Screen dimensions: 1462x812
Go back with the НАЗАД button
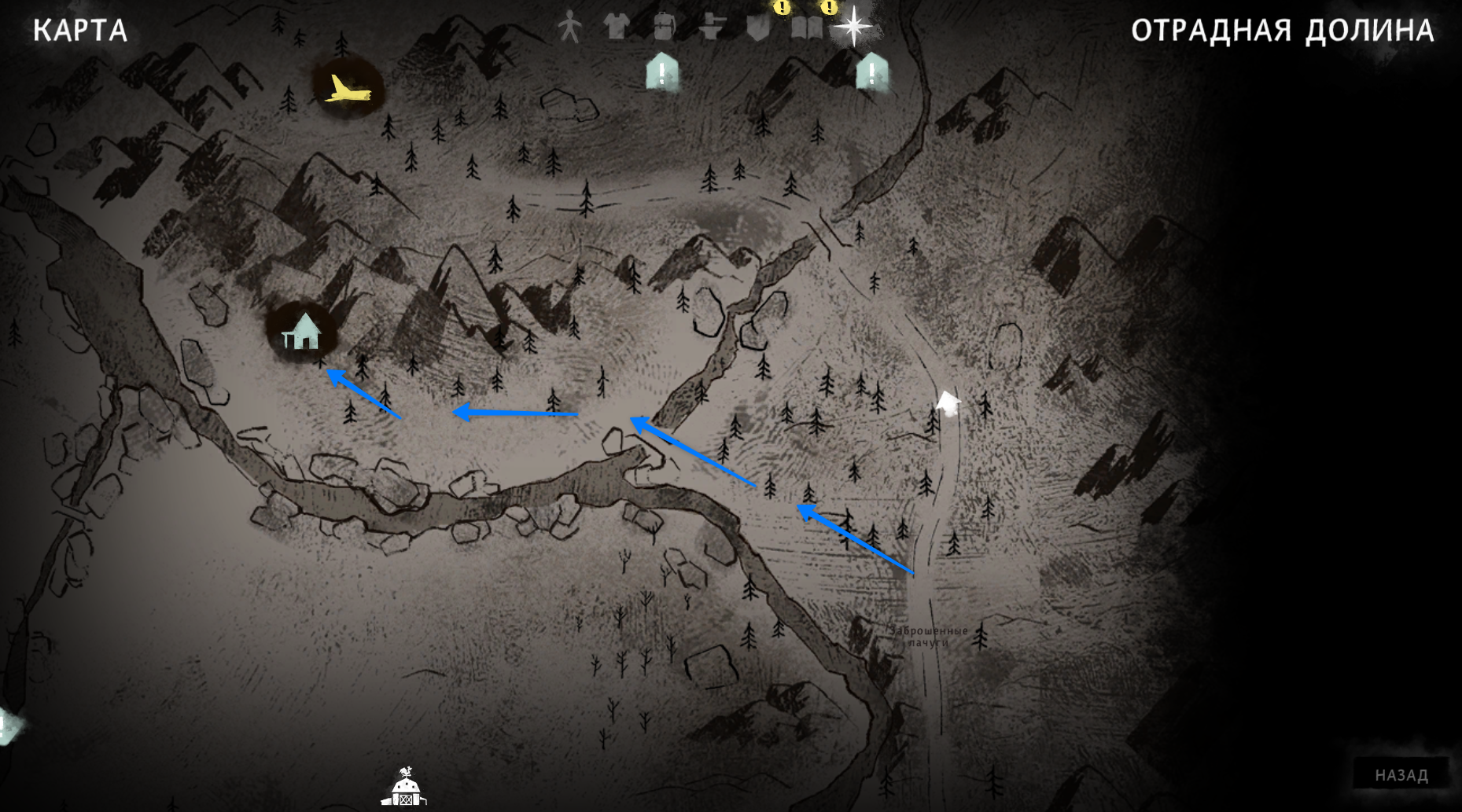click(x=1401, y=775)
